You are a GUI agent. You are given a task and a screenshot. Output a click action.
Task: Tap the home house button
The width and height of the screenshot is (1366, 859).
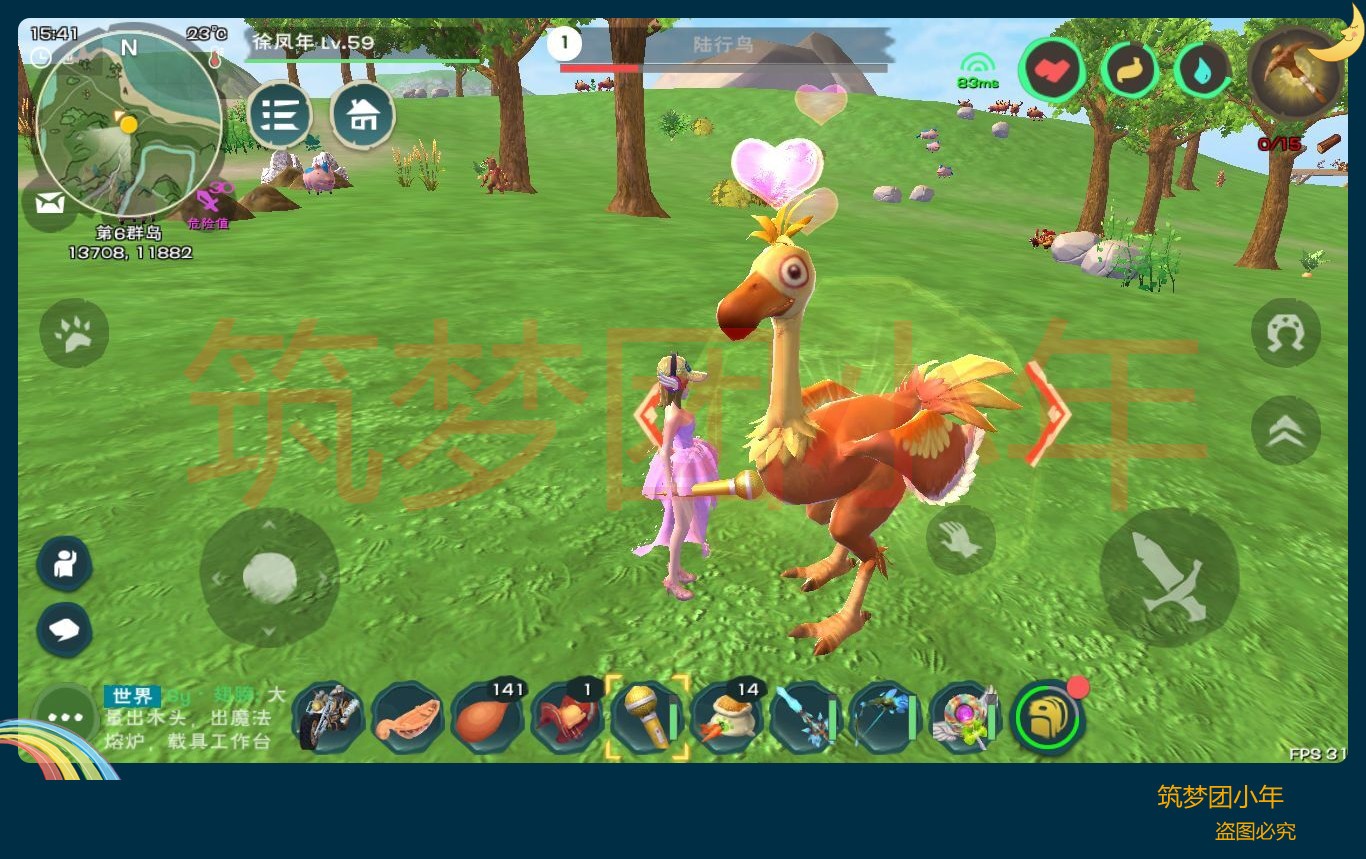click(362, 116)
